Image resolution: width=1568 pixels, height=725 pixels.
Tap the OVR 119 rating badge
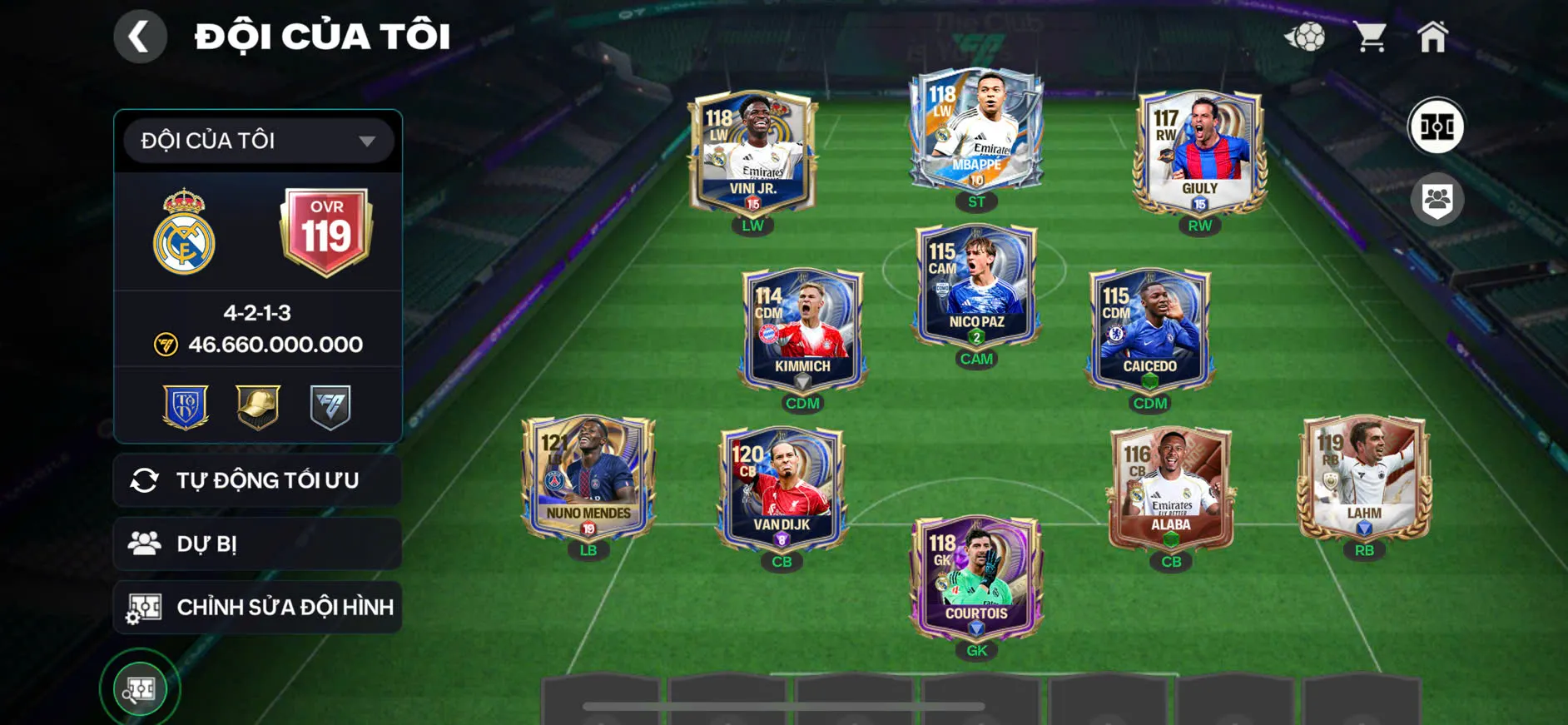[326, 231]
